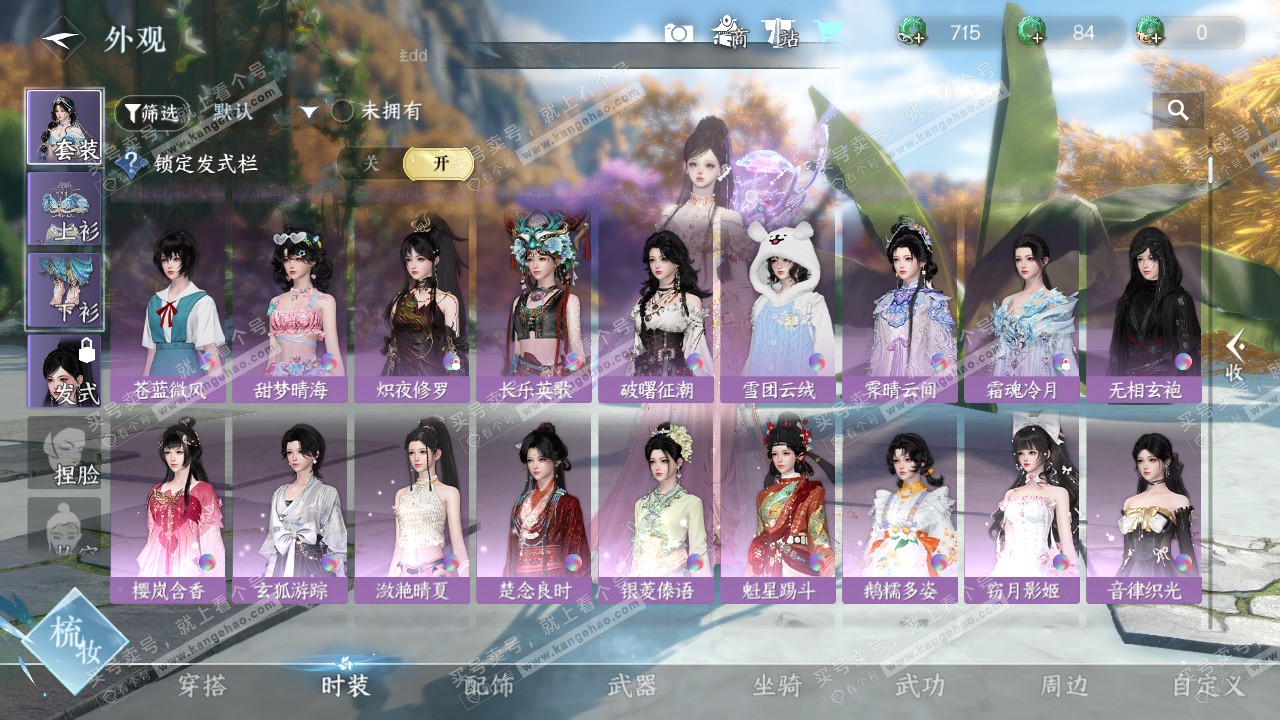Click the camera screenshot icon
This screenshot has width=1280, height=720.
click(678, 33)
